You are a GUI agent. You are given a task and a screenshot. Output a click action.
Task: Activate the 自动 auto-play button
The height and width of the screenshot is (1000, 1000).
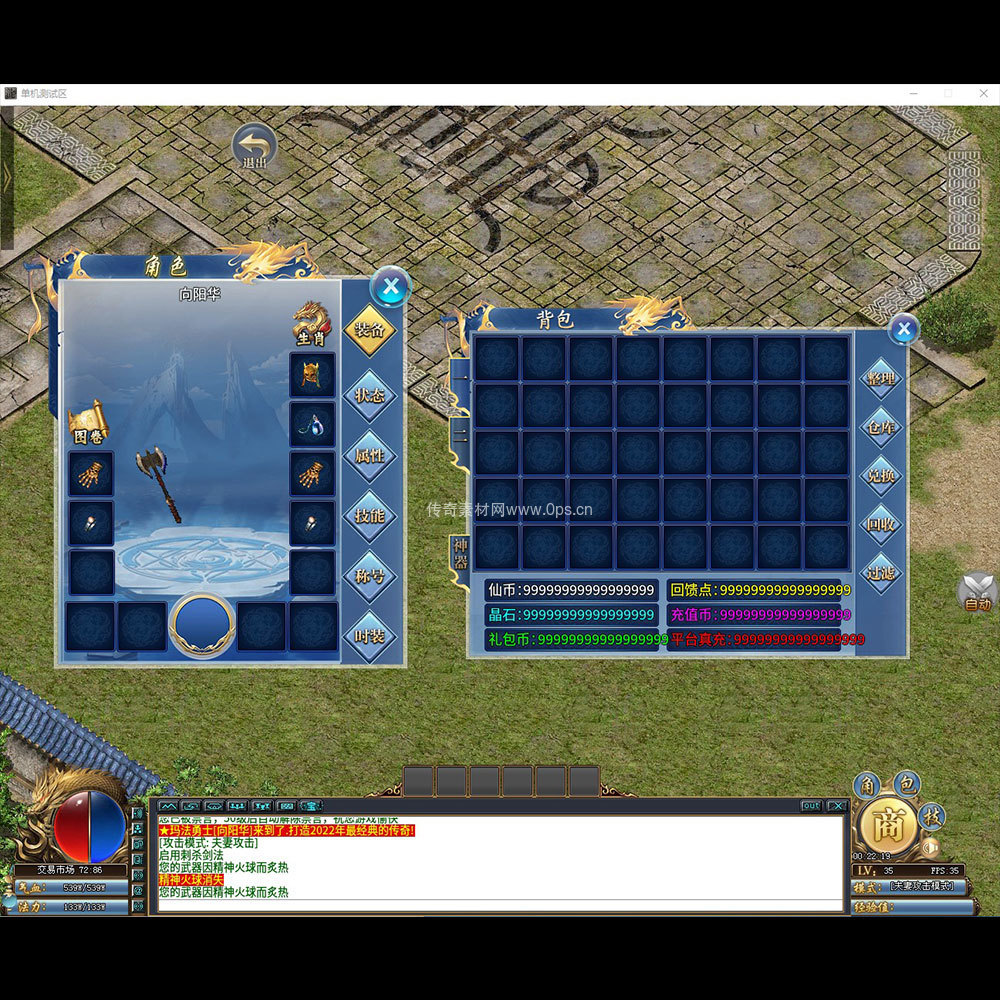pyautogui.click(x=977, y=593)
